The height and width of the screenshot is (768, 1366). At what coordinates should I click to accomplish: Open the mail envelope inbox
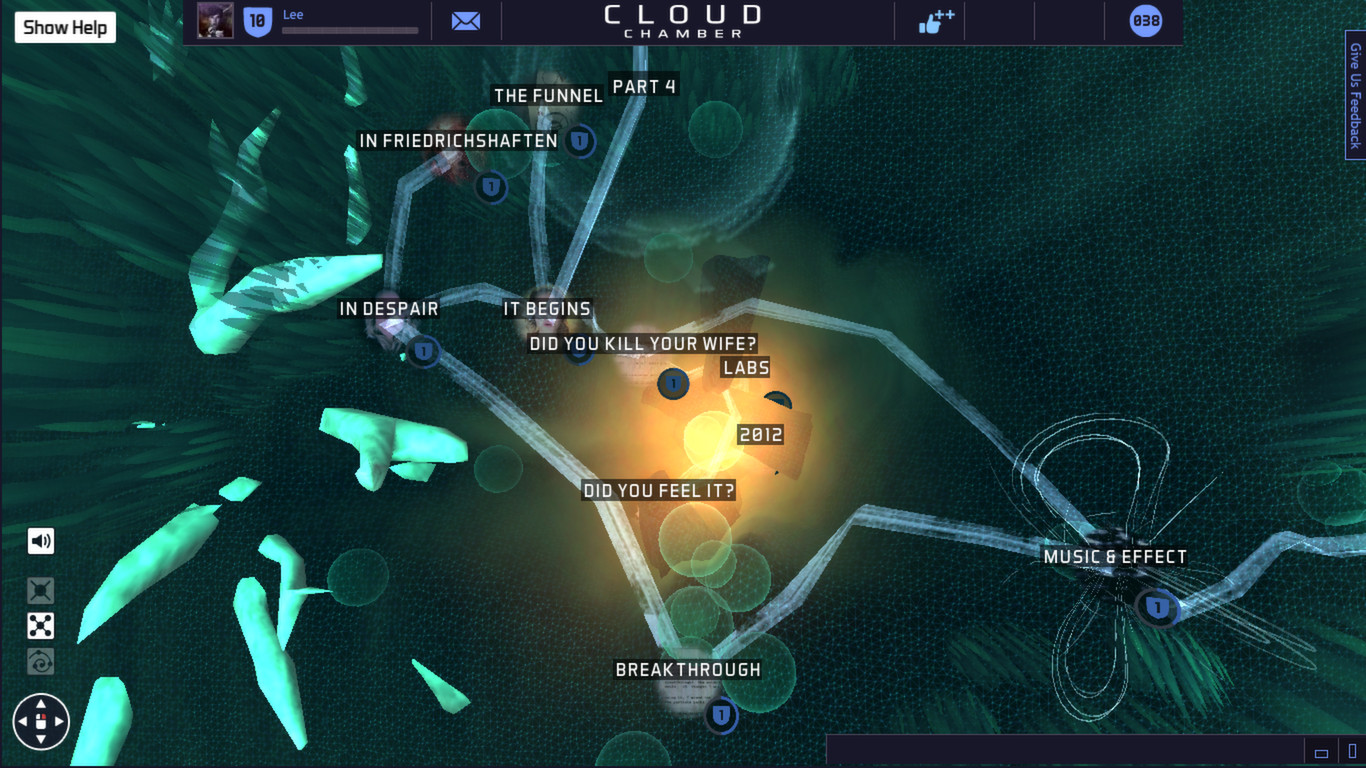464,20
